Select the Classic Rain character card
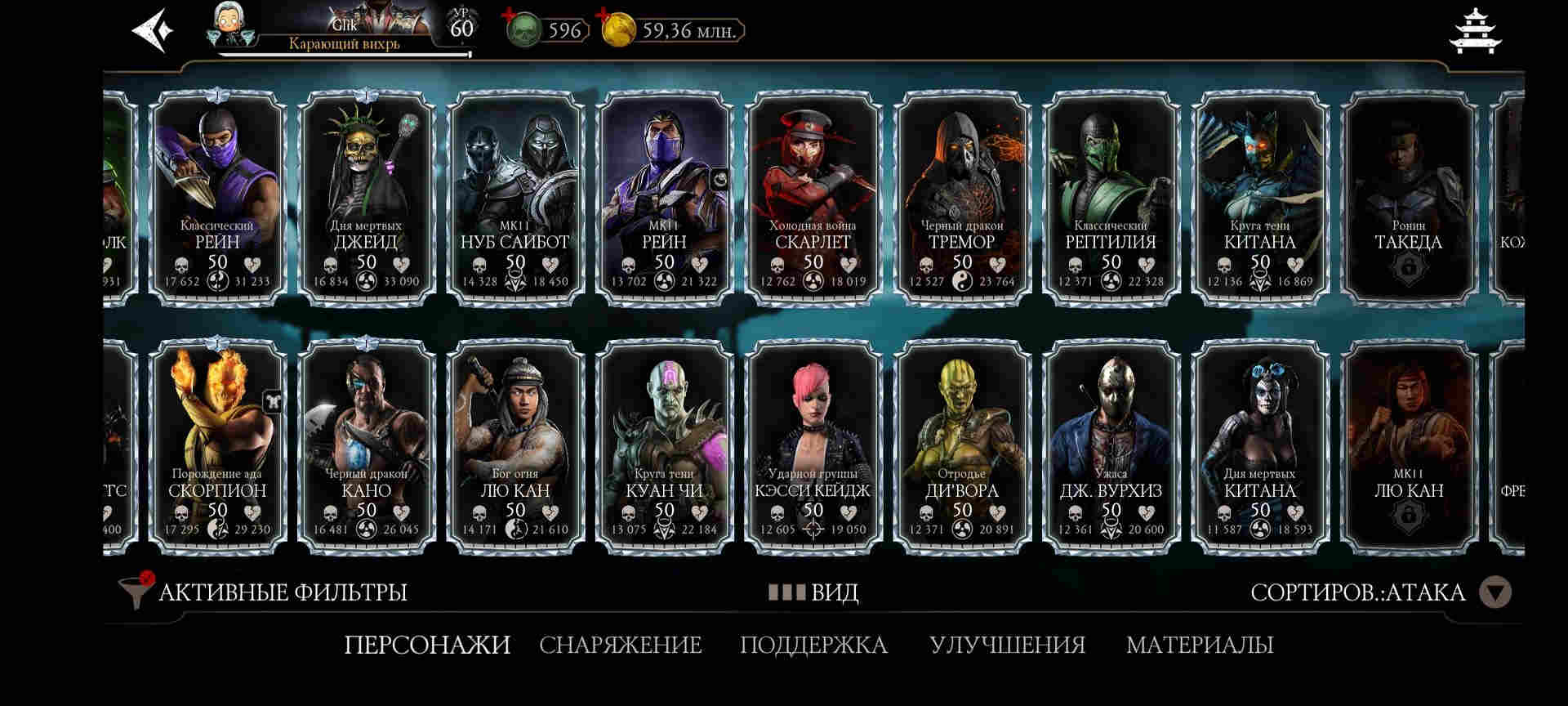The height and width of the screenshot is (706, 1568). click(217, 198)
